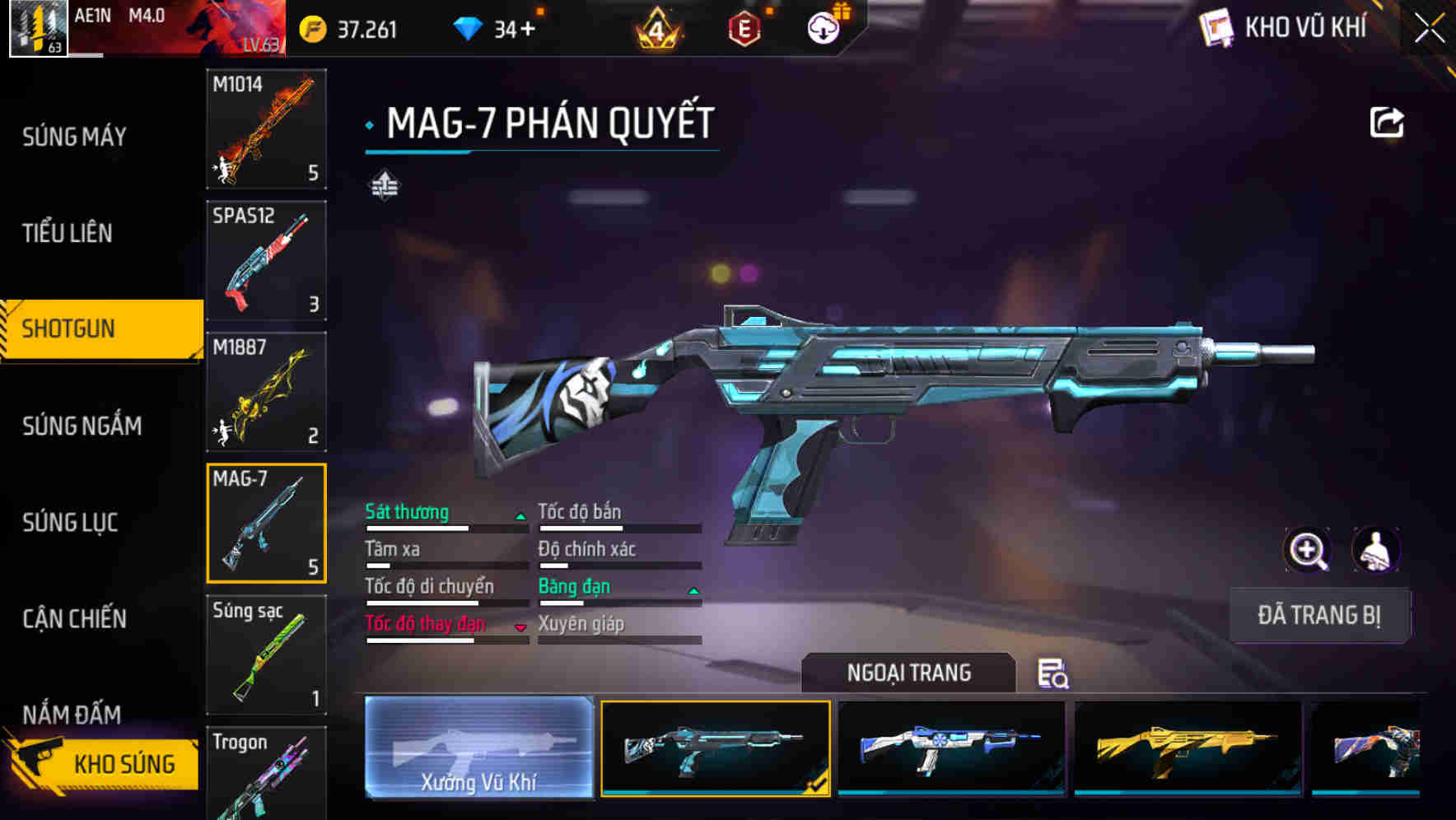
Task: Select the white and blue MAG-7 skin
Action: coord(951,748)
